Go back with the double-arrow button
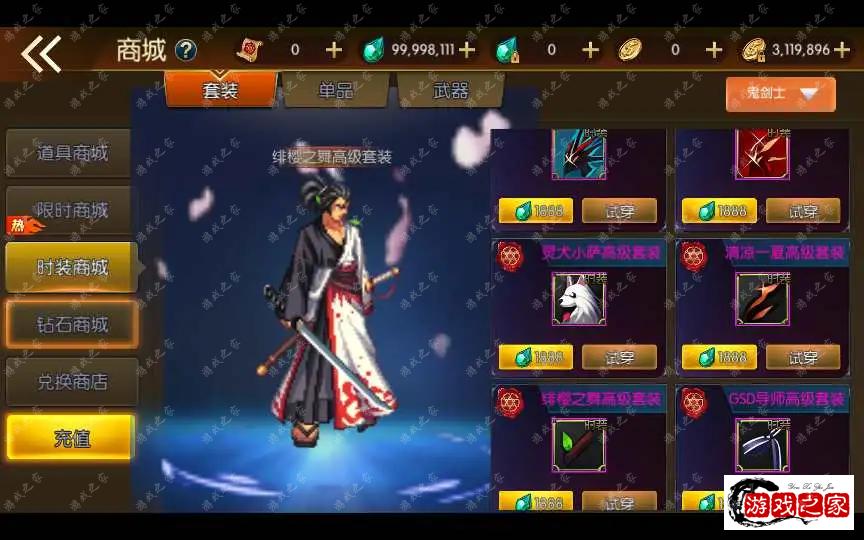The image size is (864, 540). pos(42,52)
